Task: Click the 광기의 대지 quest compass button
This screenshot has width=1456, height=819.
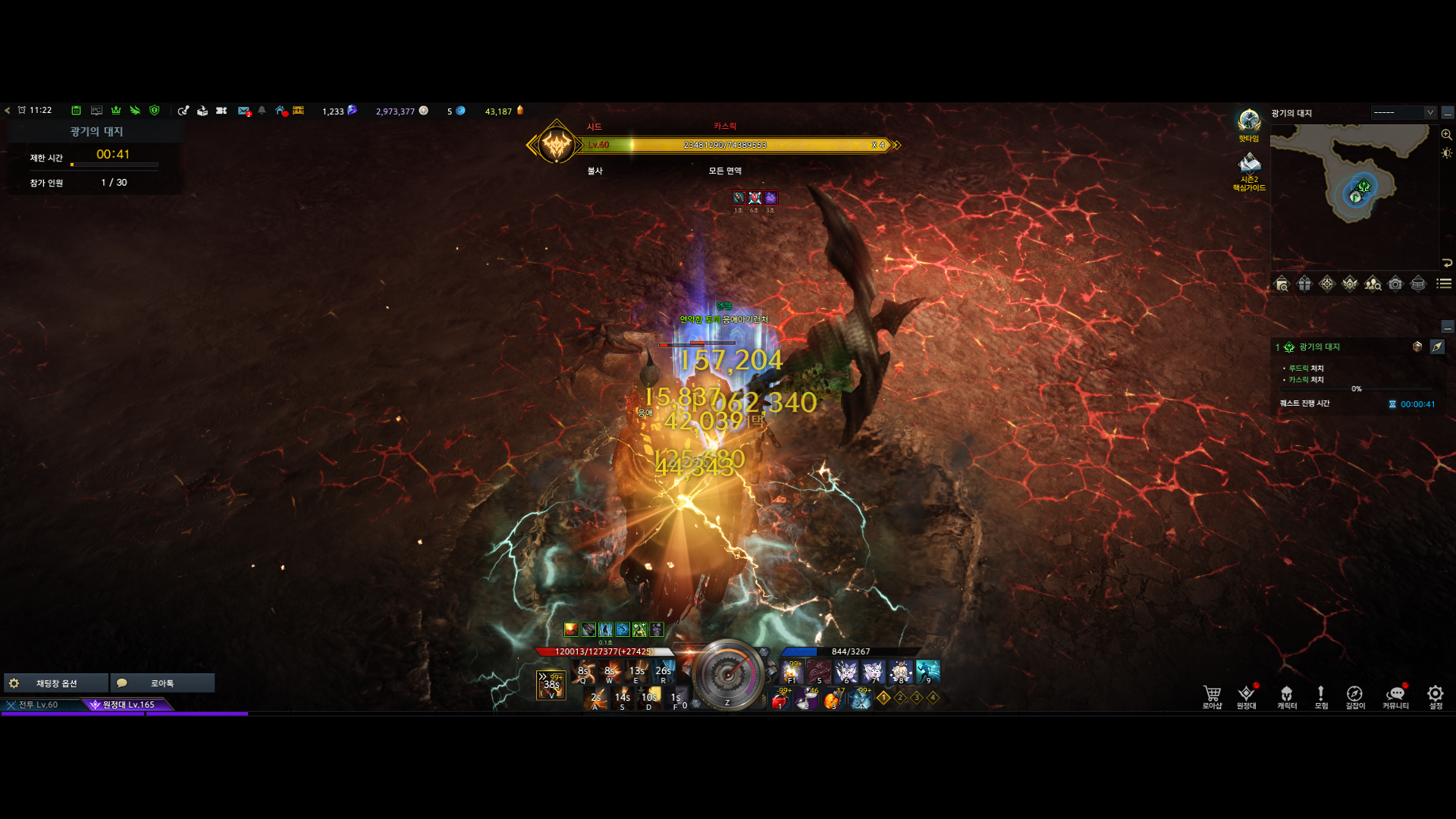Action: coord(1437,347)
